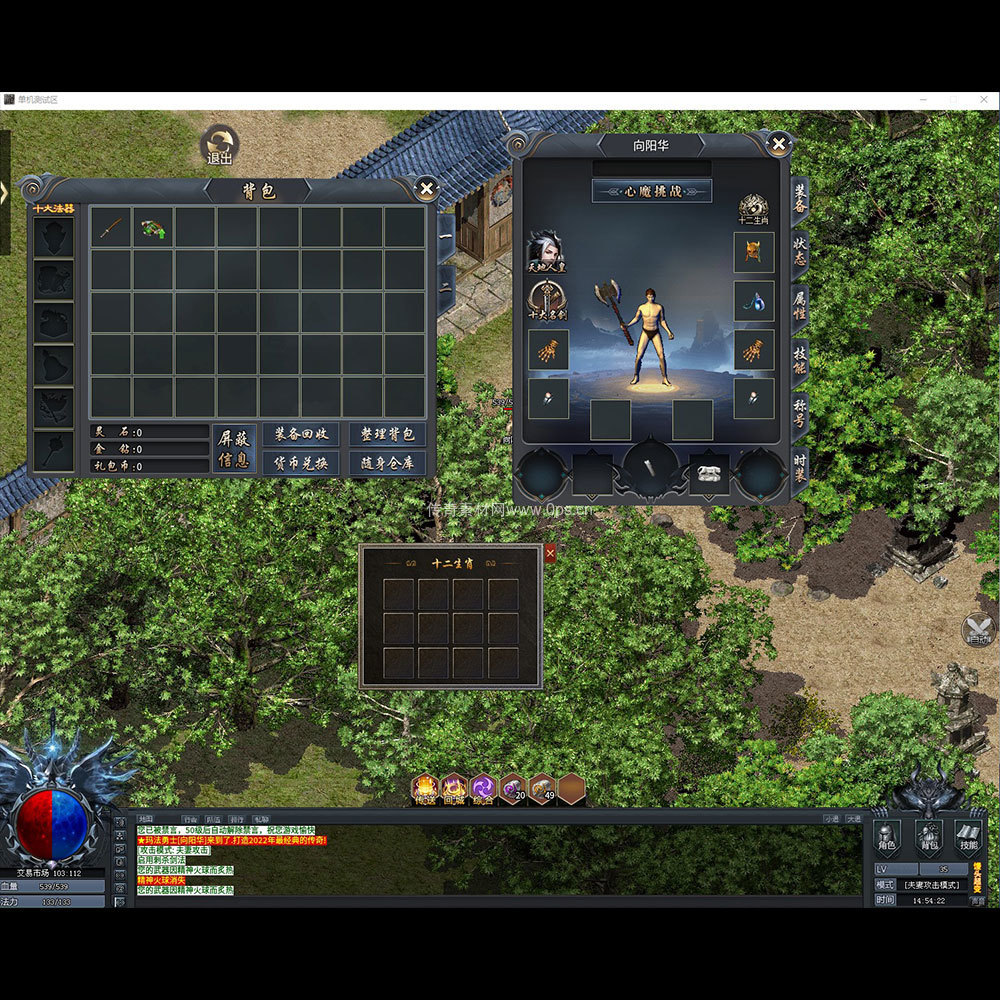Select the wooden staff in the backpack

(111, 228)
